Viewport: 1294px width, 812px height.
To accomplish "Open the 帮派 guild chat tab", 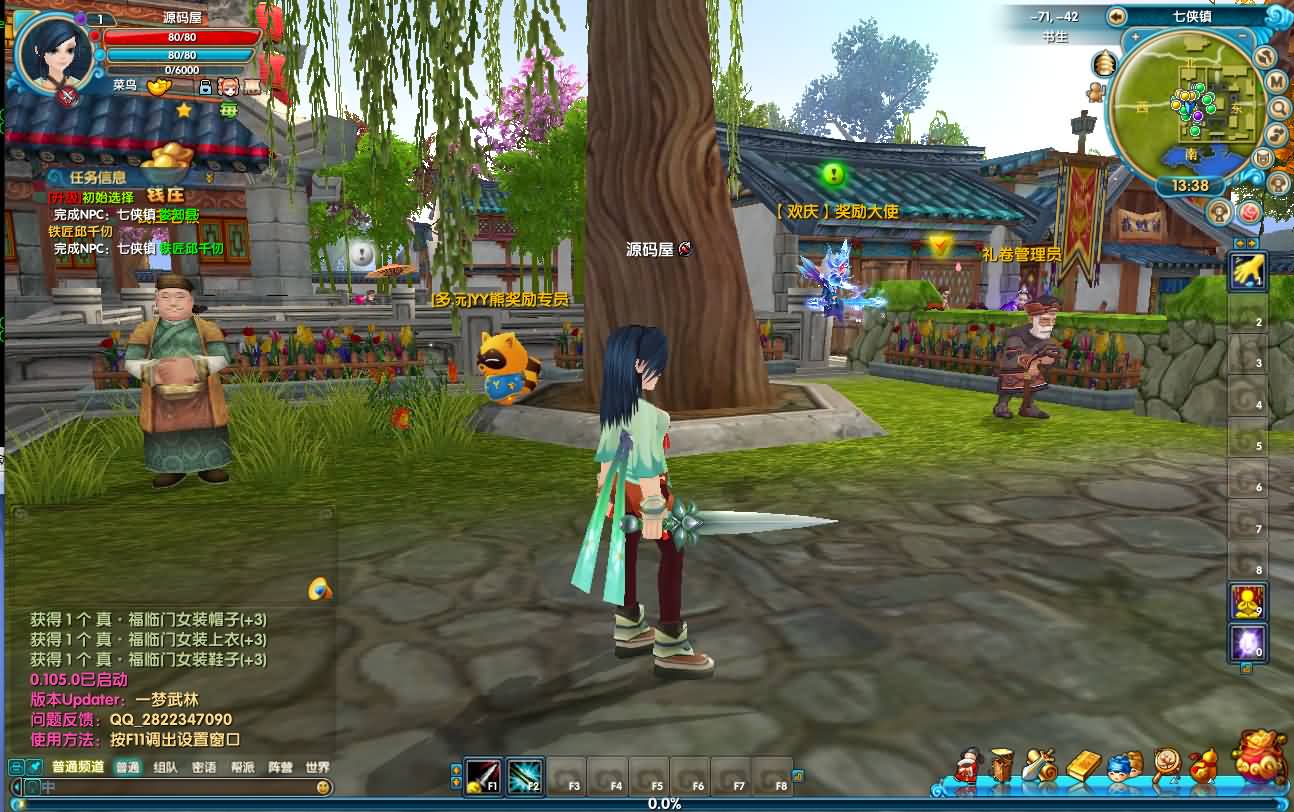I will point(242,768).
